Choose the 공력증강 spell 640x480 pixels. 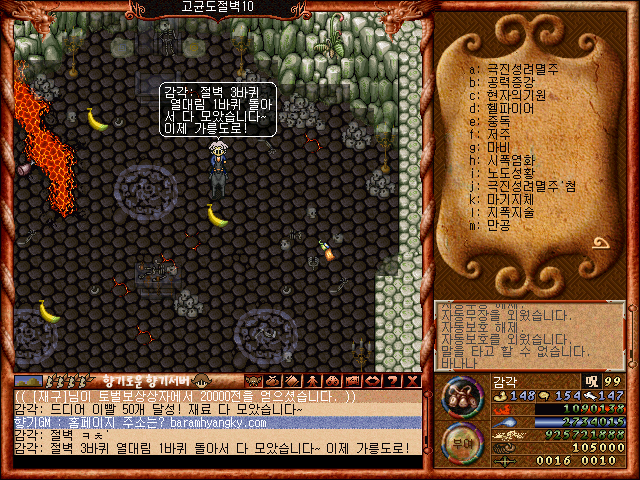pos(512,83)
